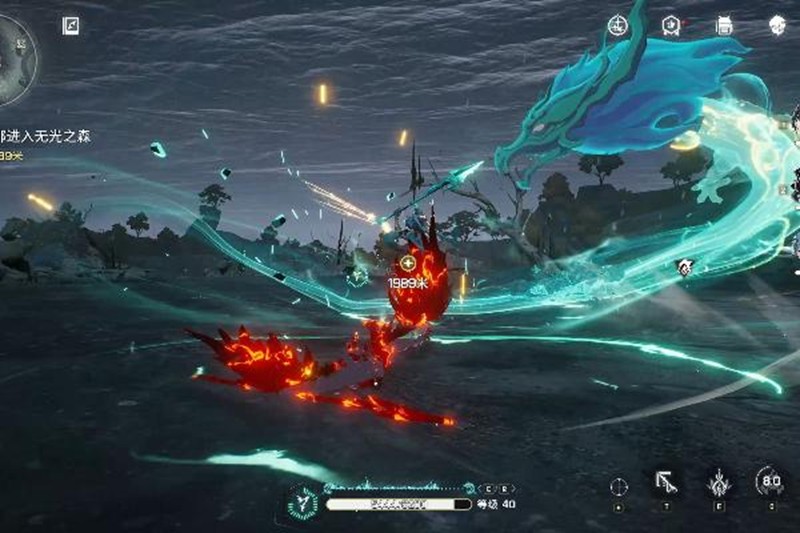
Task: Activate the crosshair aim button
Action: 619,486
